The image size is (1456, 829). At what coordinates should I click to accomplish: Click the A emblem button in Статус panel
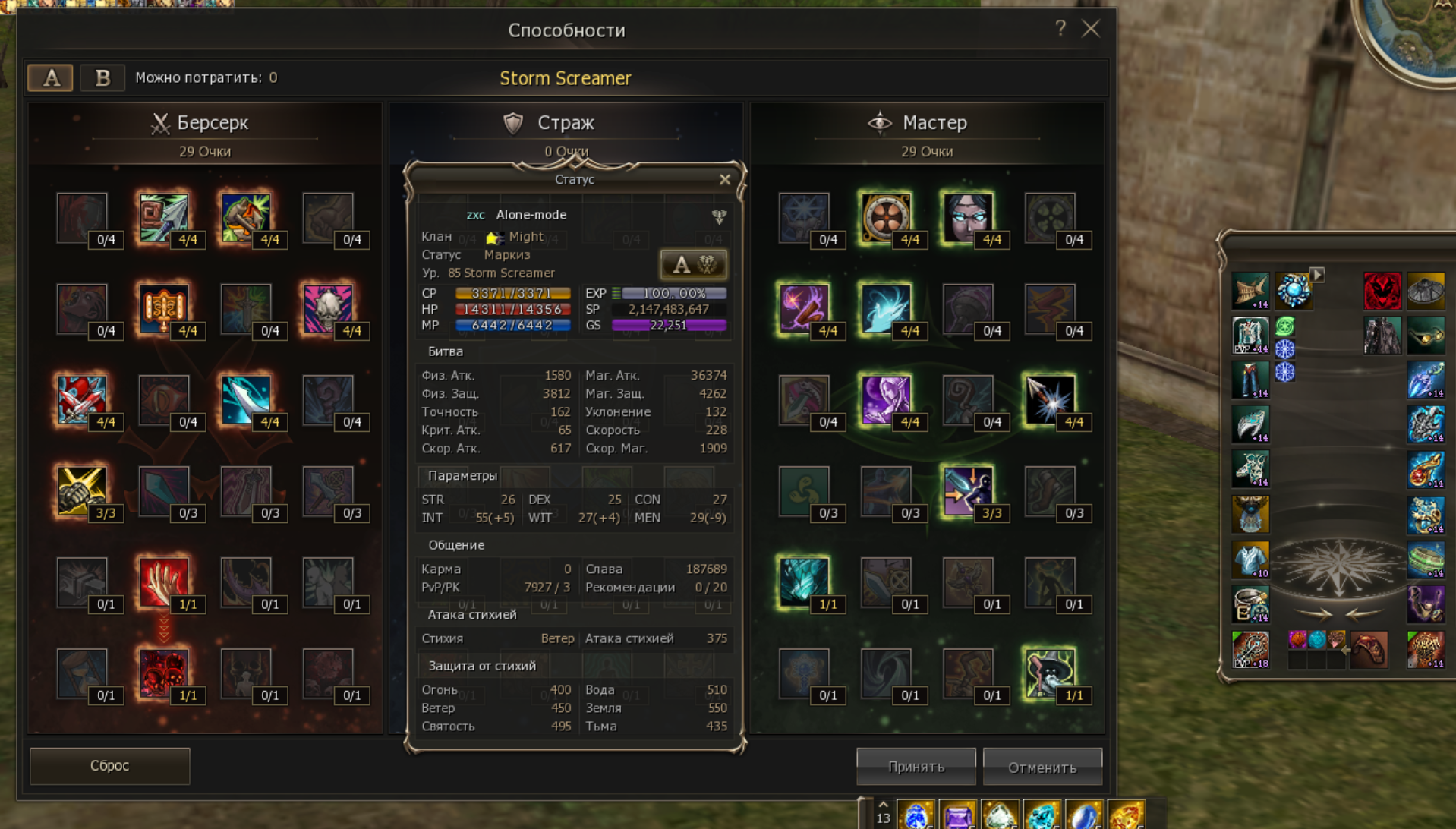(693, 264)
